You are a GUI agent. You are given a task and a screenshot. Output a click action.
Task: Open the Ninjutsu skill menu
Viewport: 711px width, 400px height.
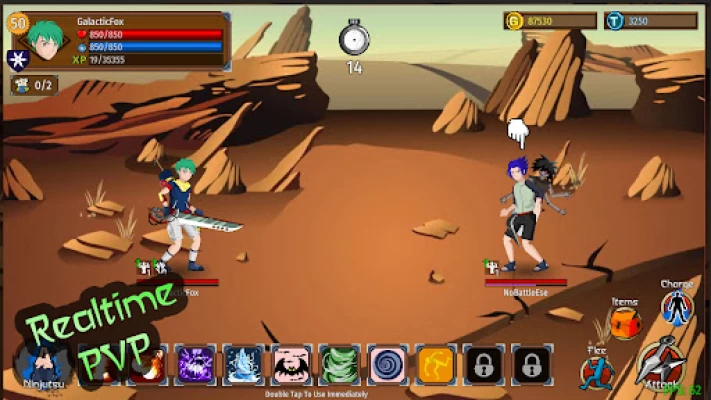tap(44, 364)
